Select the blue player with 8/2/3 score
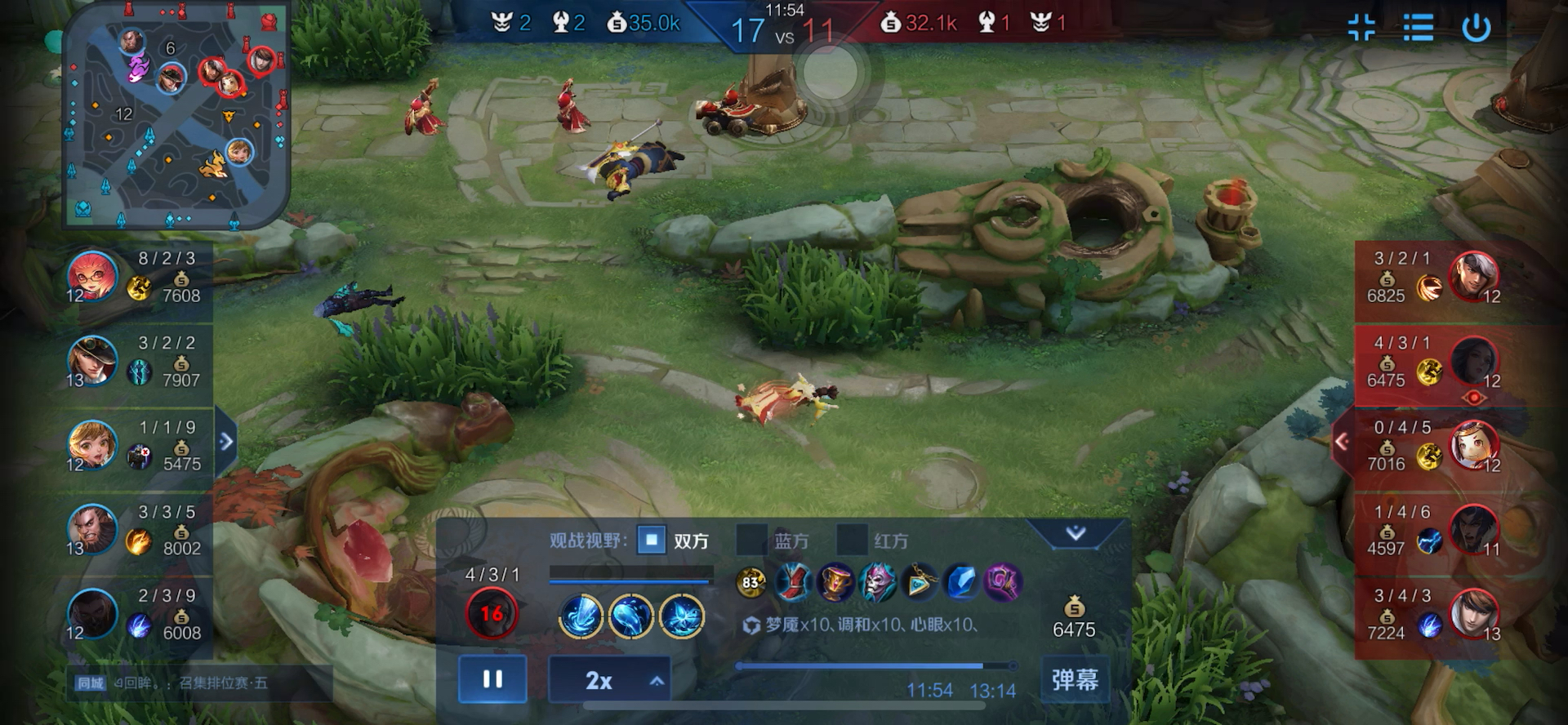Screen dimensions: 1568x725 pyautogui.click(x=92, y=277)
